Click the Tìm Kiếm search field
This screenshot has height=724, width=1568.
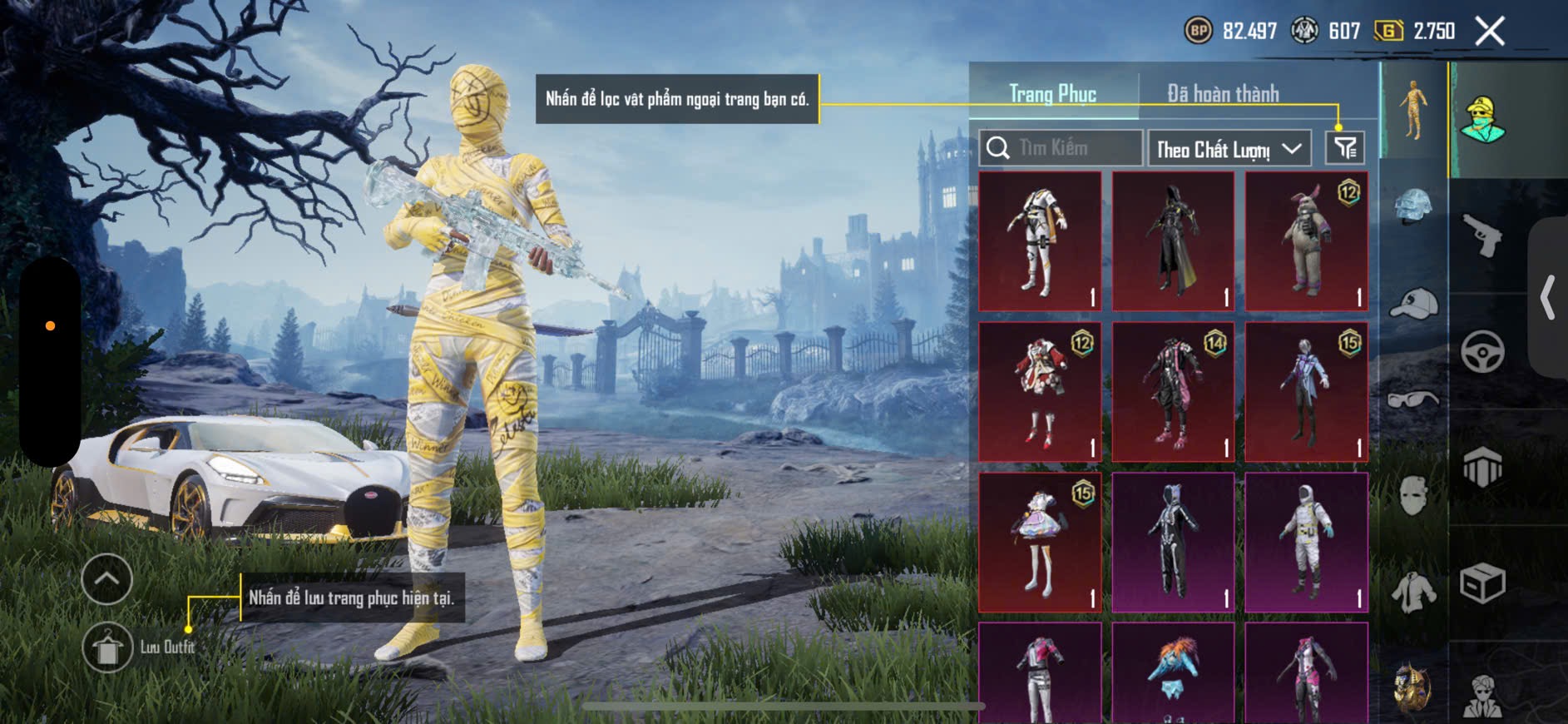(1061, 148)
